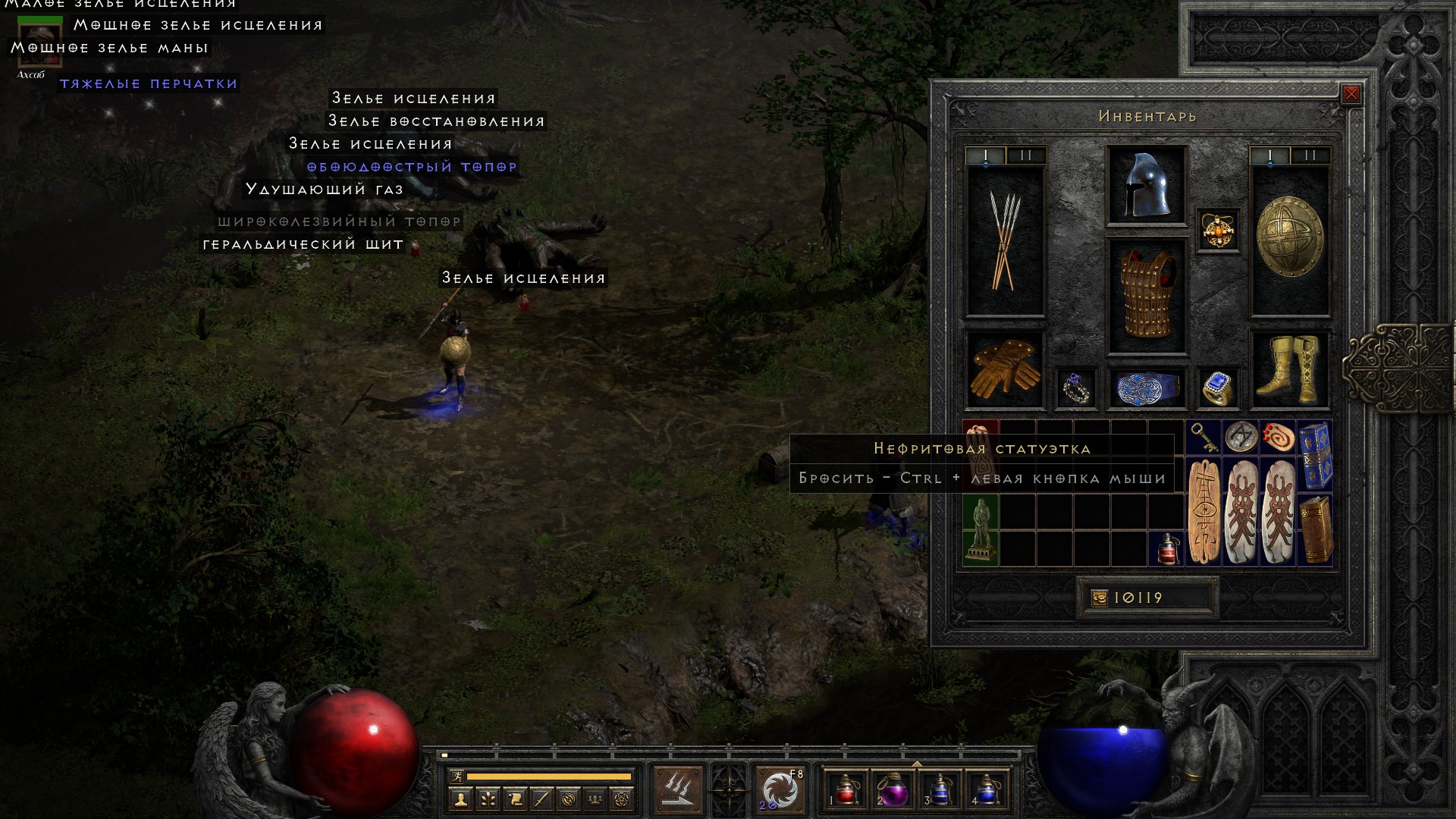Select the round bronze shield slot
The image size is (1456, 819).
click(1289, 237)
